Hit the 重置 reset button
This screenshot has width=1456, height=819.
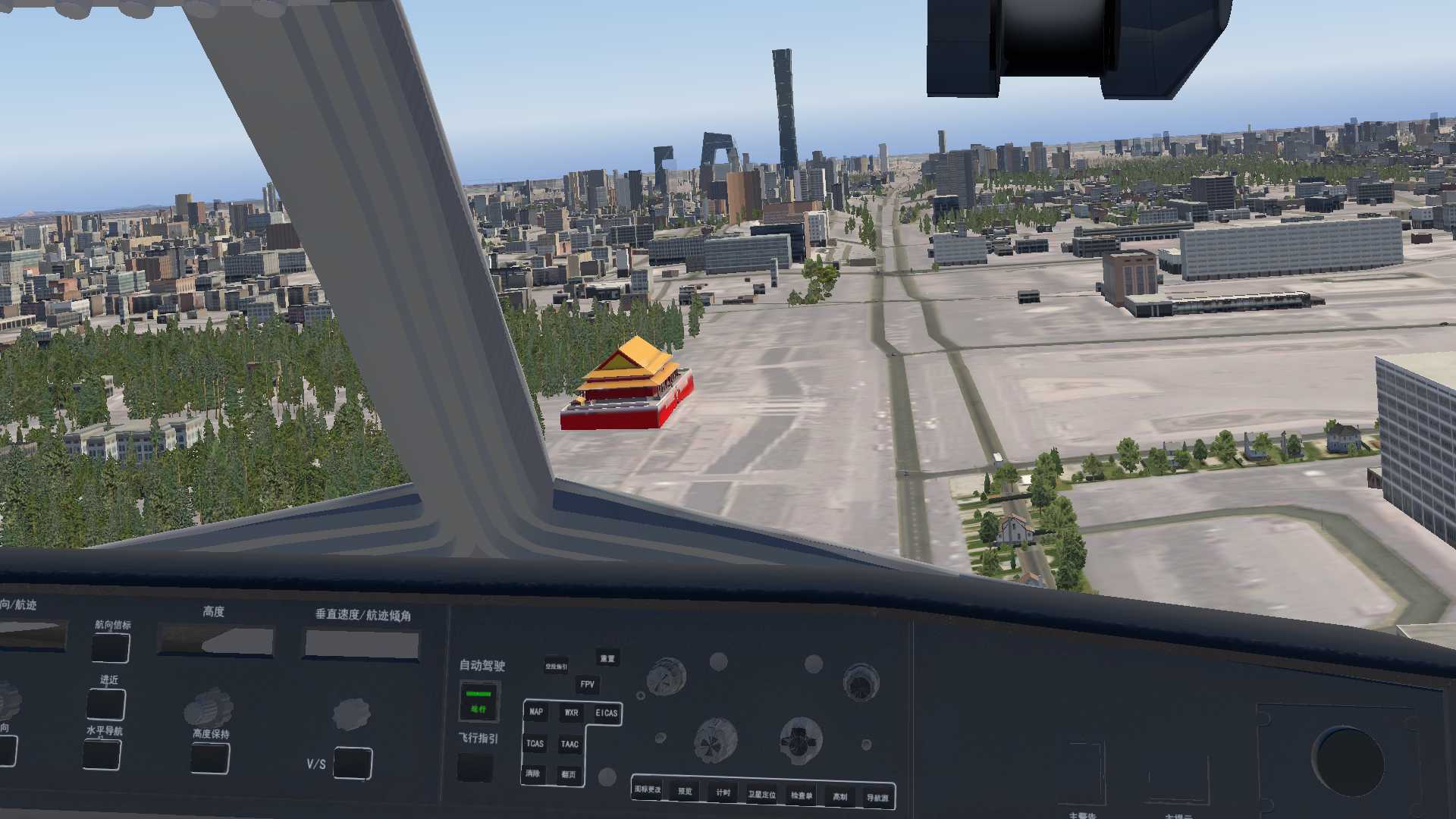tap(607, 658)
